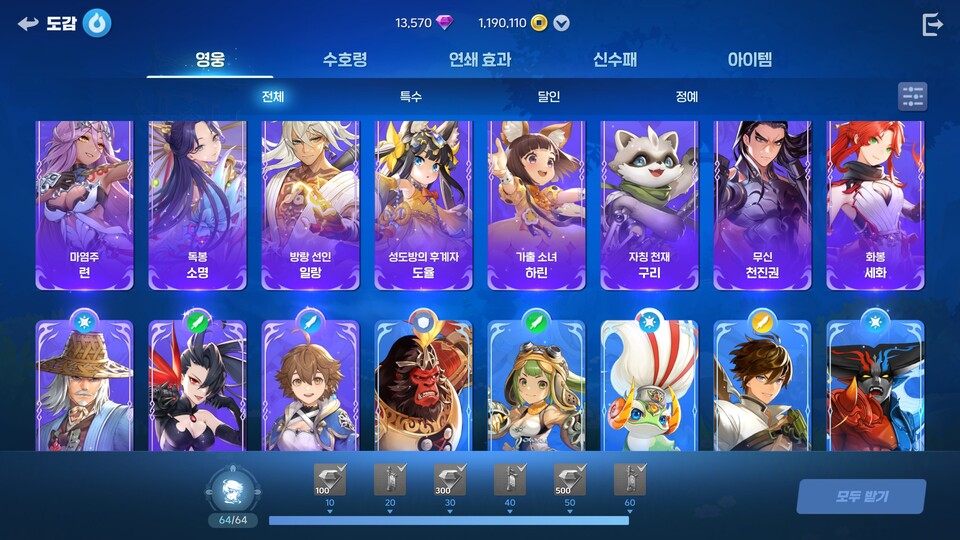960x540 pixels.
Task: Claim all rewards with 모두 받기
Action: coord(861,496)
